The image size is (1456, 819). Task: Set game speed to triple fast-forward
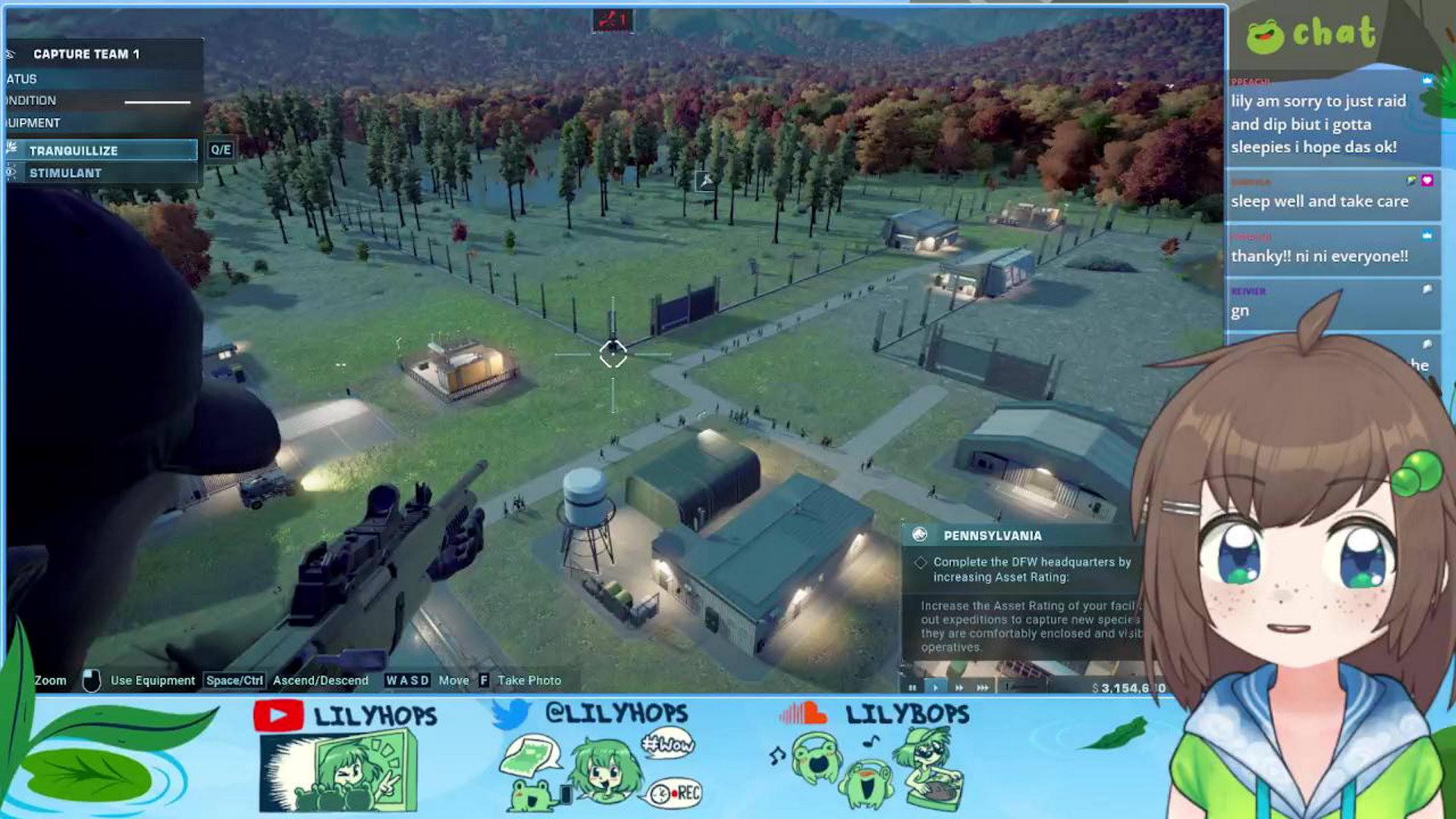[x=983, y=688]
